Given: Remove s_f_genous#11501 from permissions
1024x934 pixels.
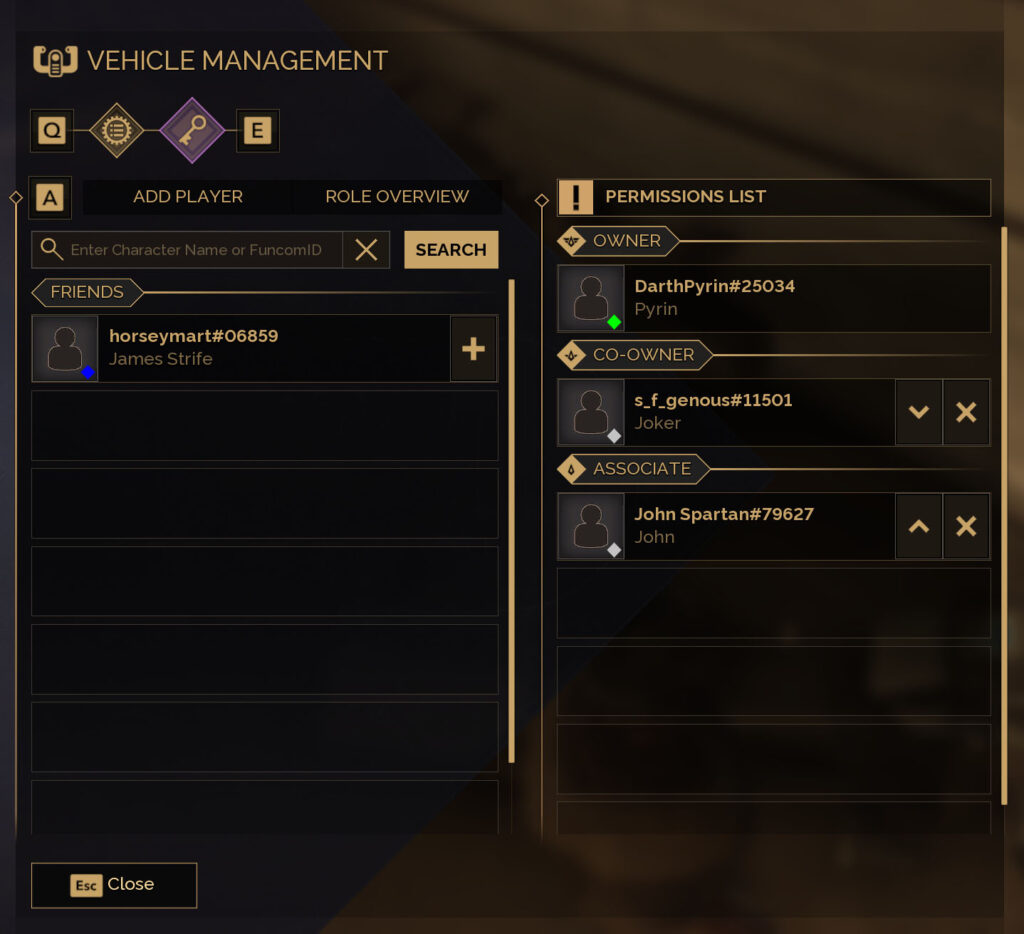Looking at the screenshot, I should [x=966, y=412].
